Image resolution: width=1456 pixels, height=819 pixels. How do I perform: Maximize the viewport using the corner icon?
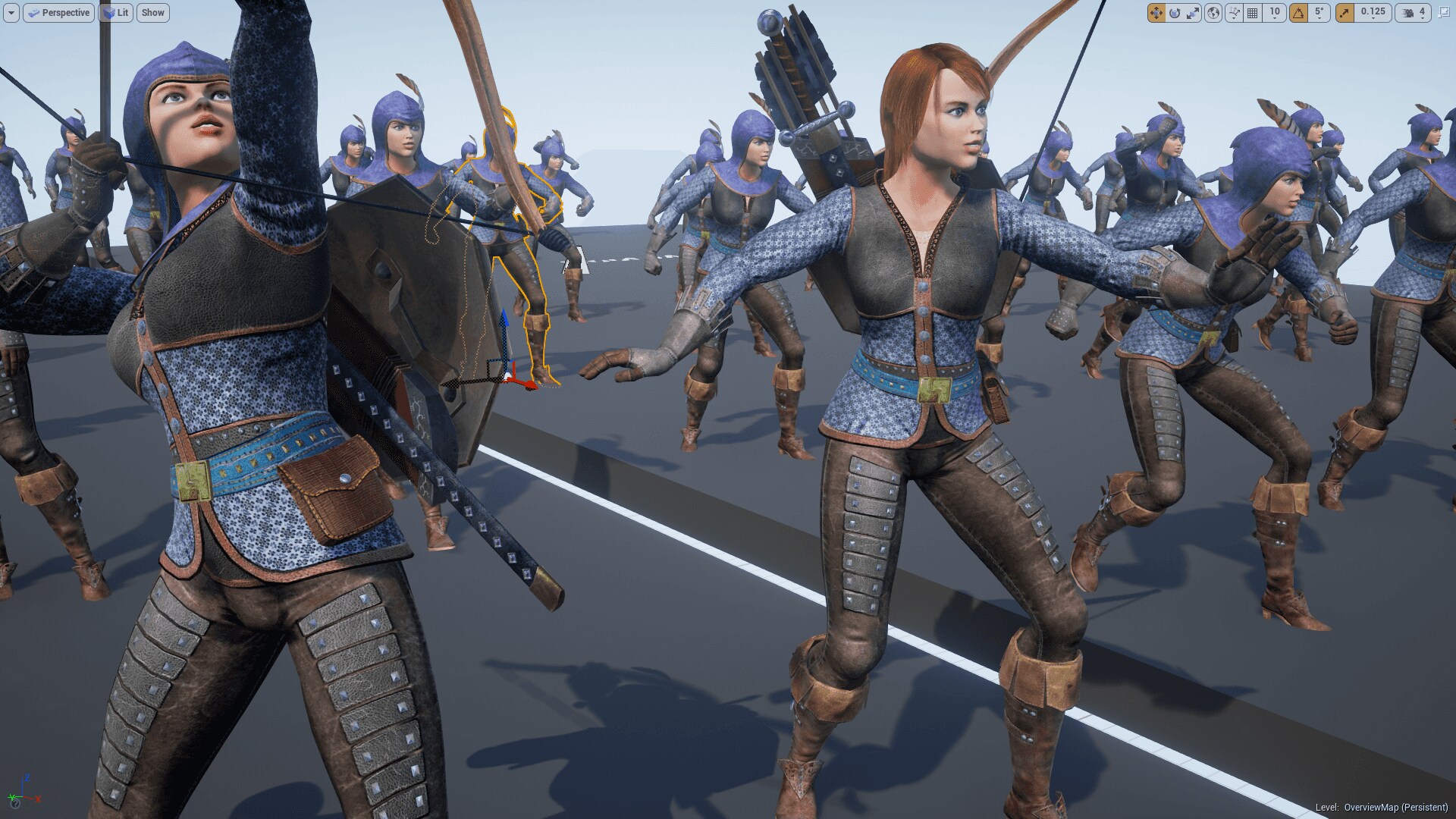point(1445,13)
